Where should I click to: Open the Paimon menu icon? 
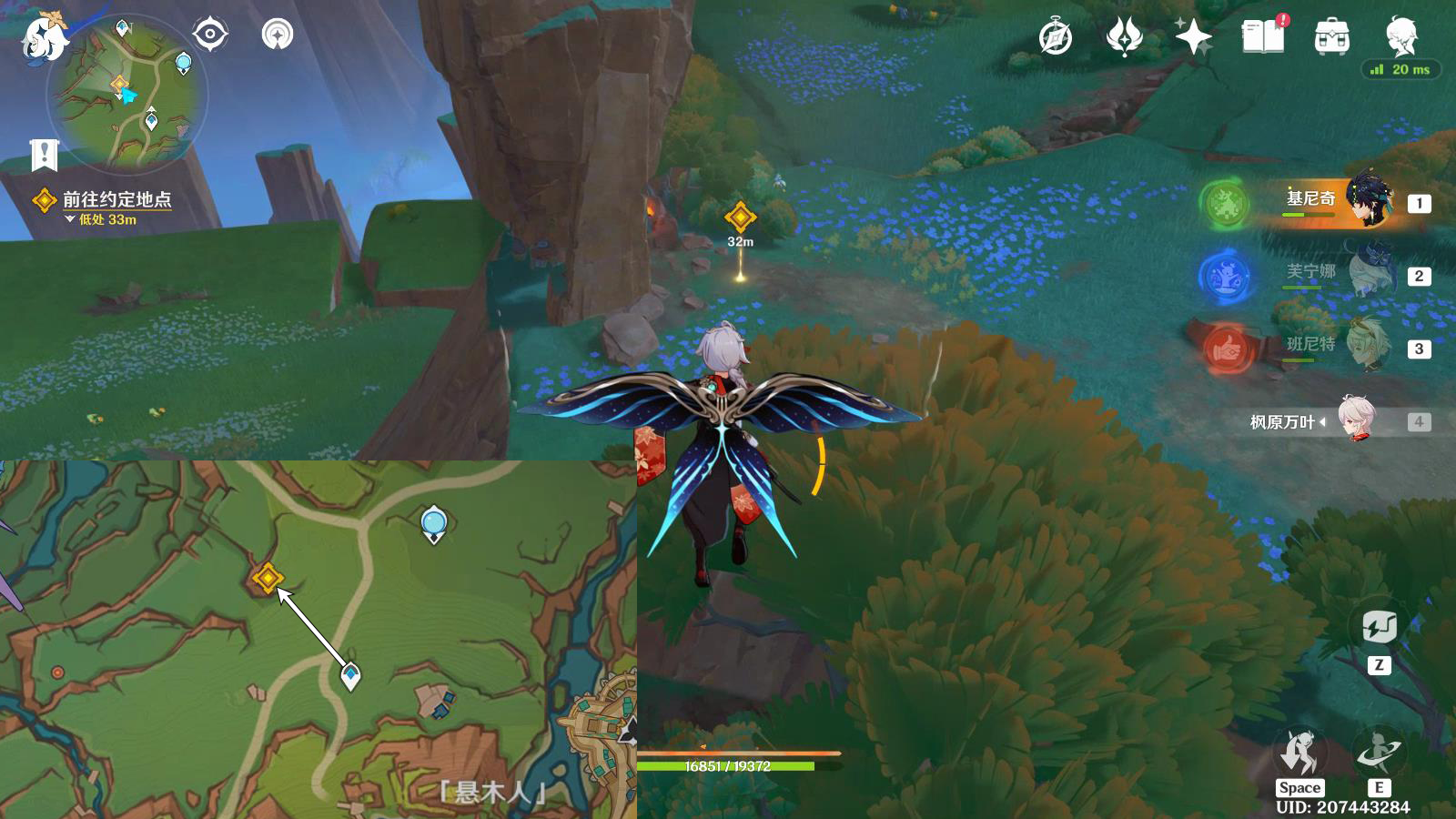(44, 38)
